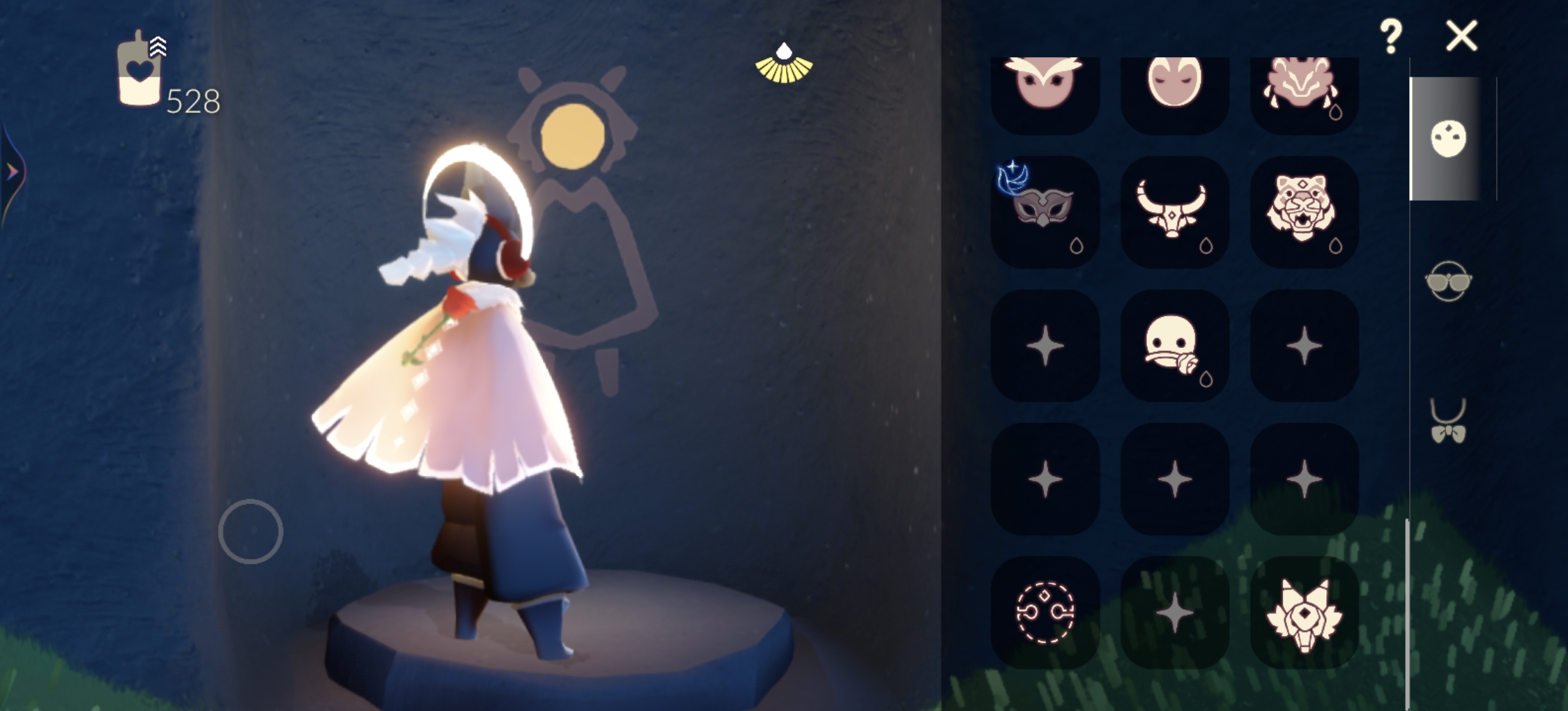Close the outfit wardrobe panel
This screenshot has width=1568, height=711.
tap(1461, 36)
